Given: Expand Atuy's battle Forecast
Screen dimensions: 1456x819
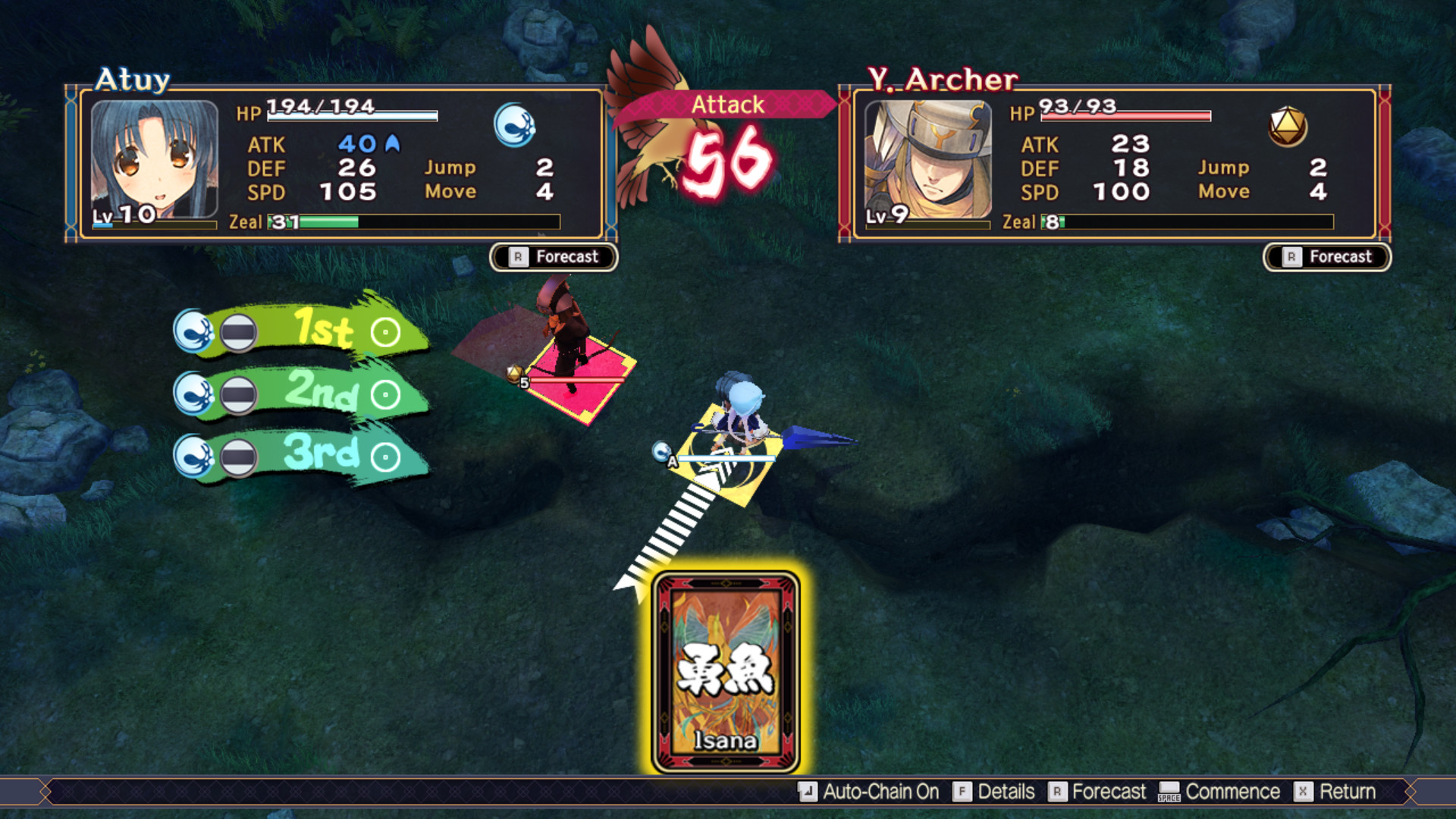Looking at the screenshot, I should (552, 257).
